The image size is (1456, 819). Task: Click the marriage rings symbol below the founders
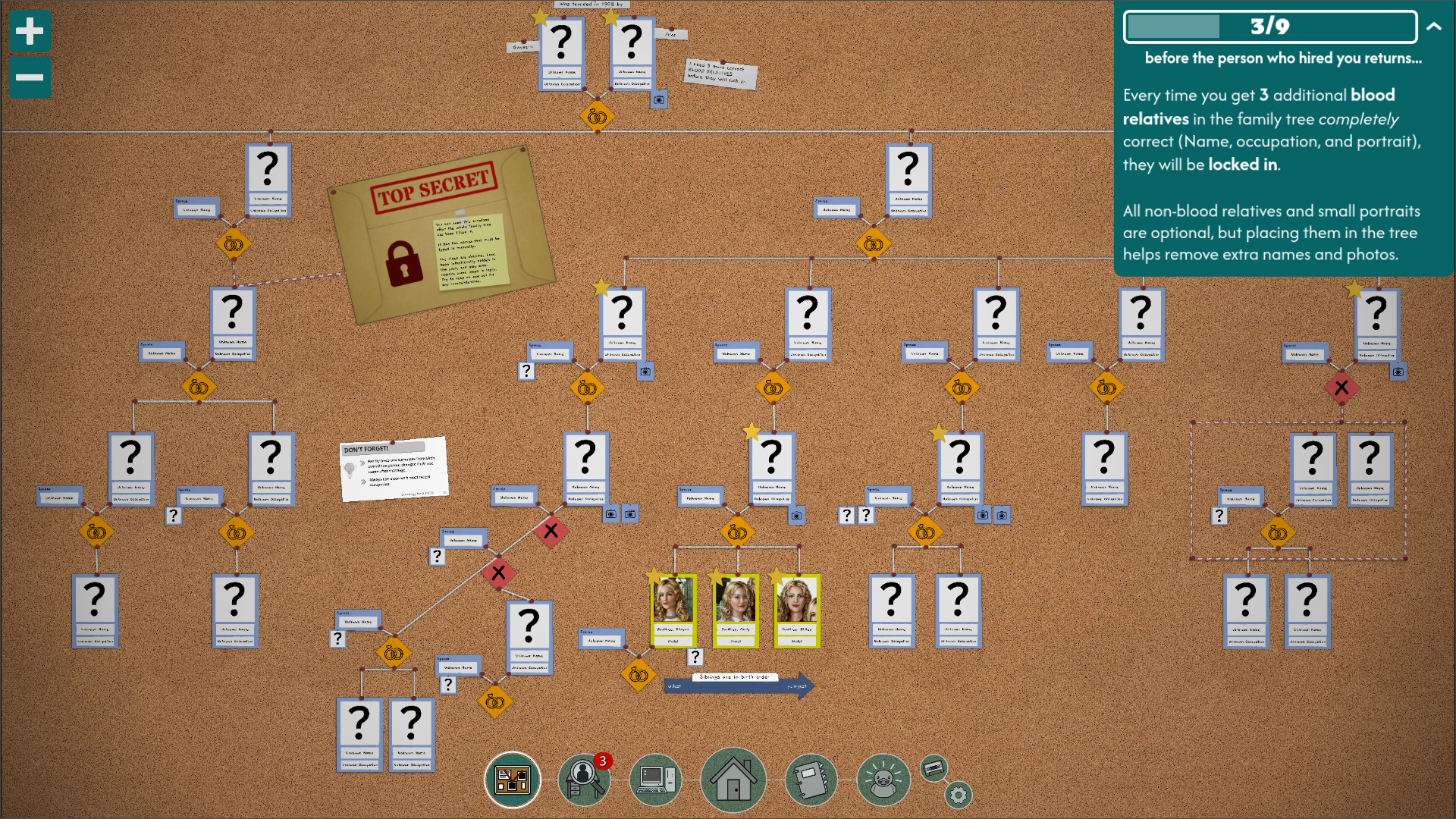(x=597, y=118)
